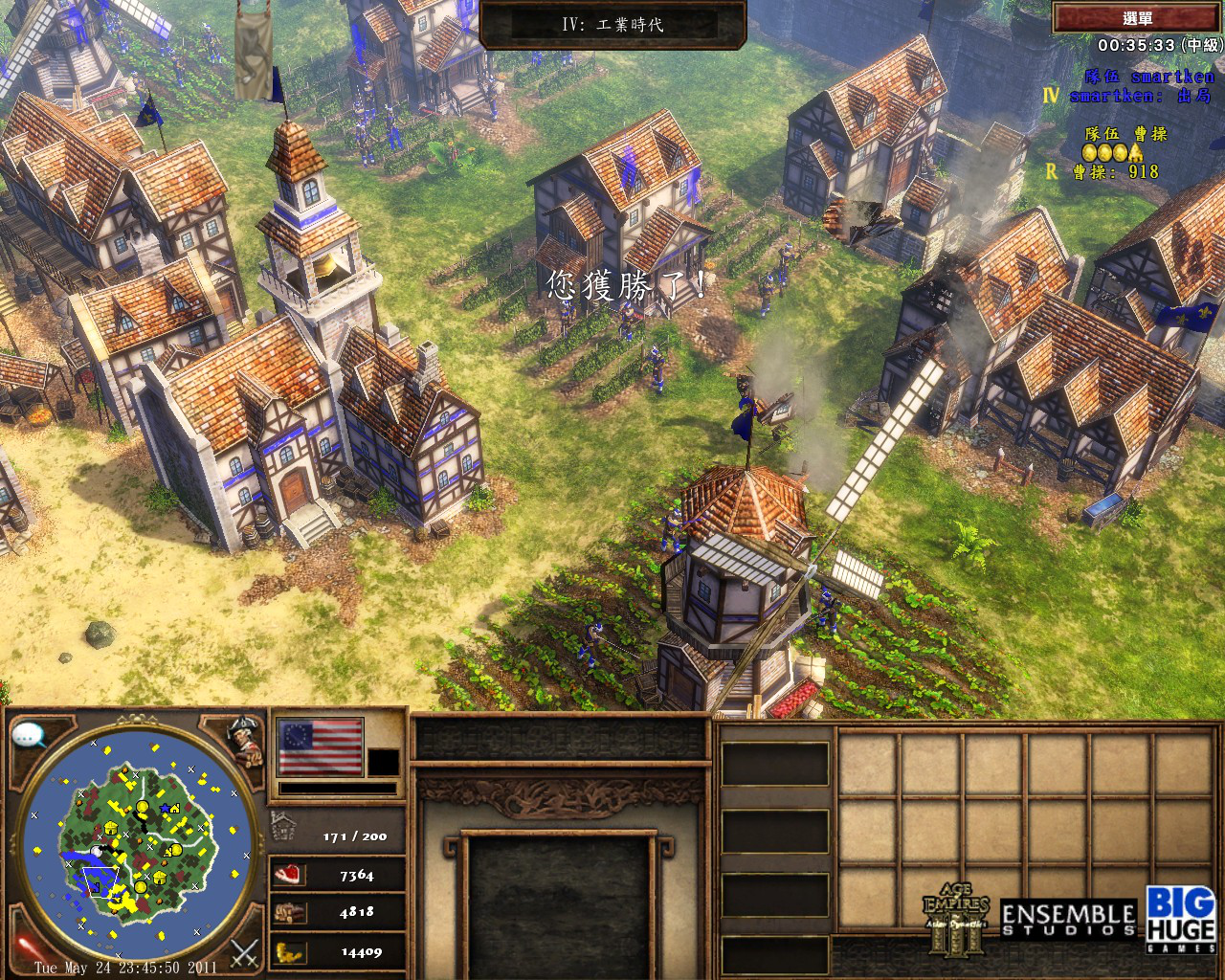1225x980 pixels.
Task: Click the house population icon
Action: (284, 825)
